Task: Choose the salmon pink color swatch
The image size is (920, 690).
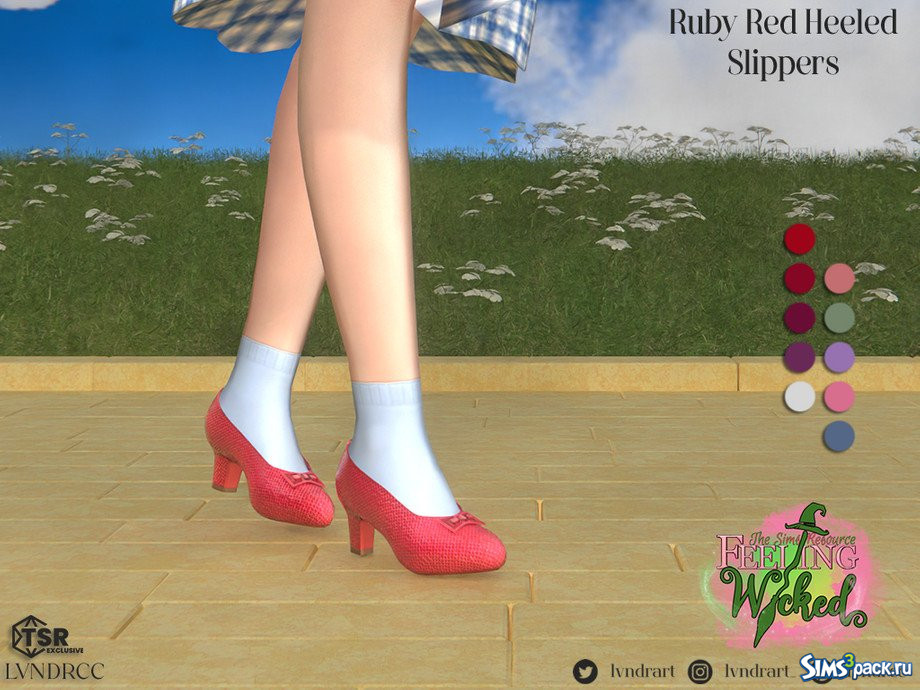Action: click(x=839, y=279)
